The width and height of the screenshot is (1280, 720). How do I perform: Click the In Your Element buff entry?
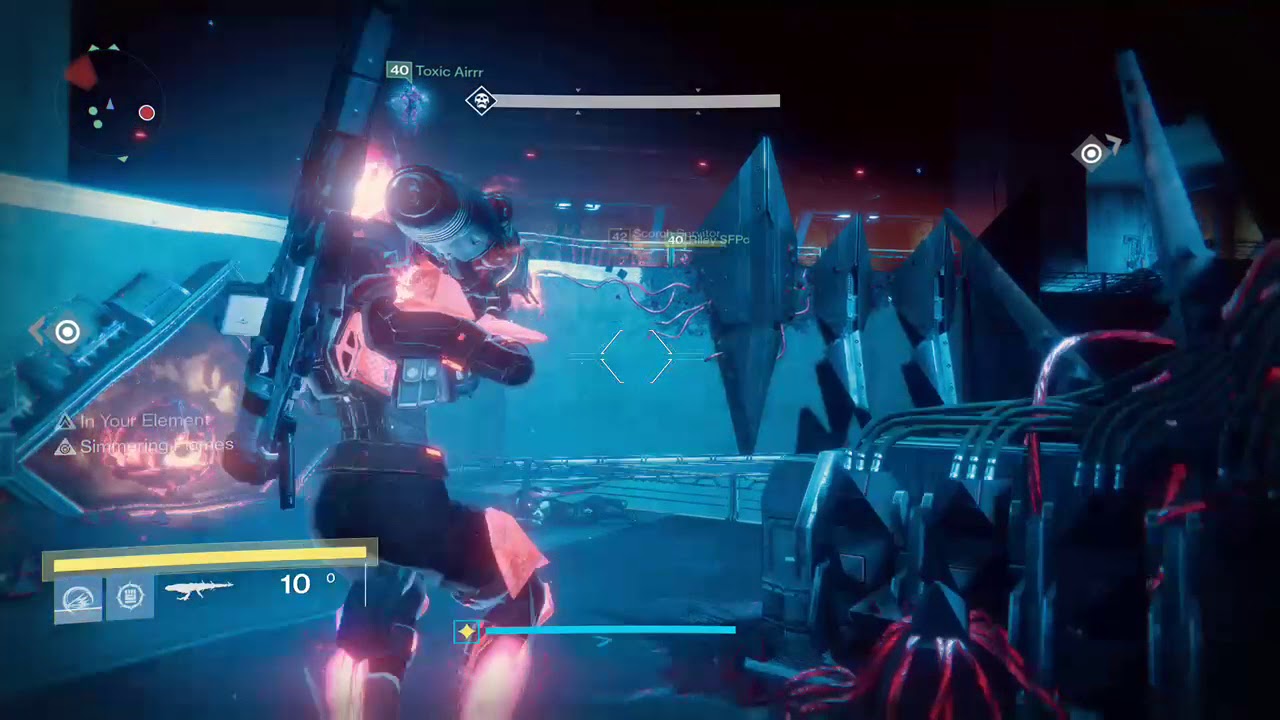click(133, 421)
